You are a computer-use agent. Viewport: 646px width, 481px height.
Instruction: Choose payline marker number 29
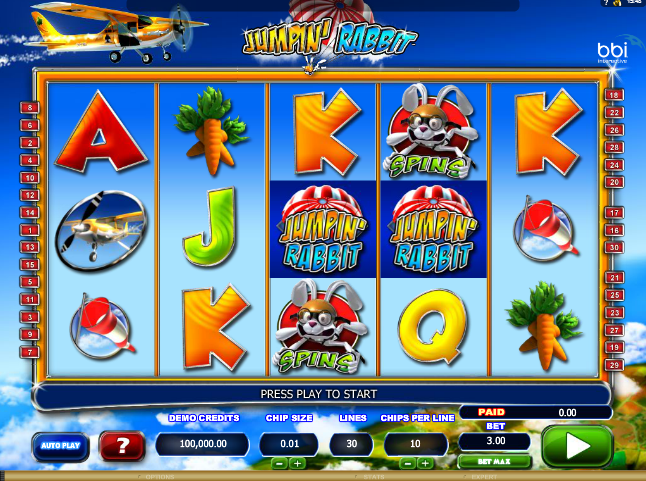614,367
